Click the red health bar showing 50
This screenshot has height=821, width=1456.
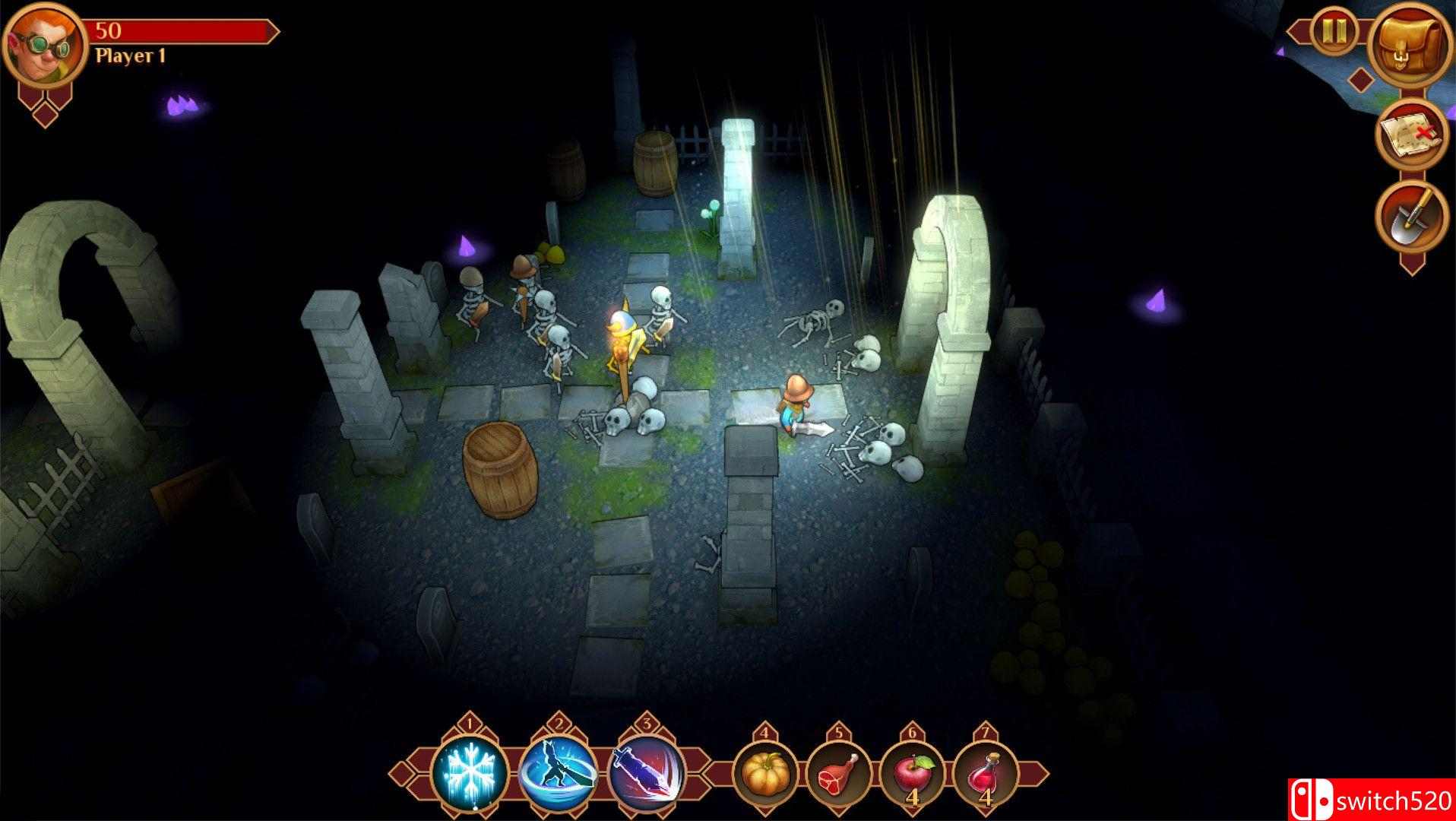coord(175,32)
